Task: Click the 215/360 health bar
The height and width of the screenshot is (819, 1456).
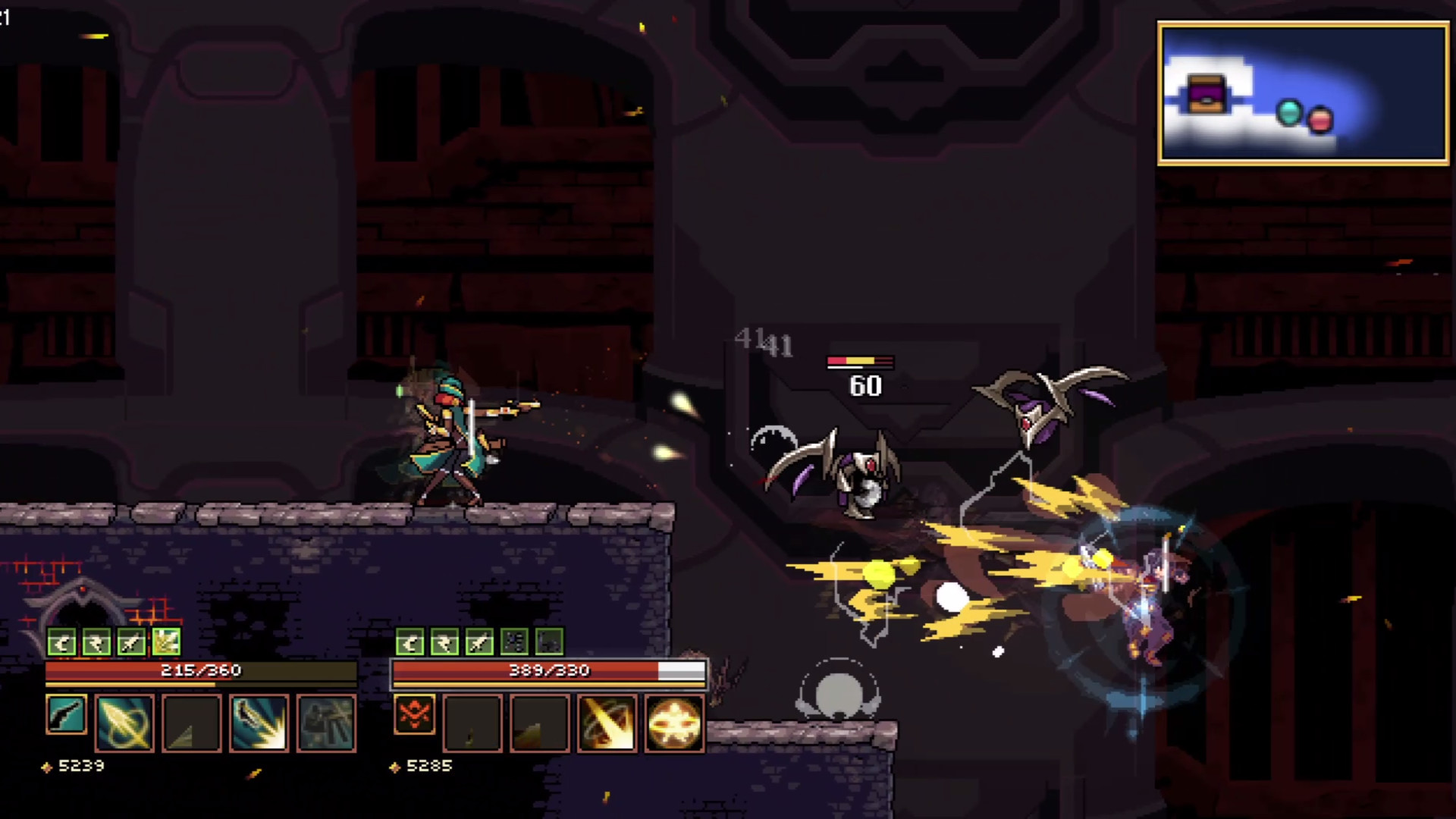Action: [201, 671]
